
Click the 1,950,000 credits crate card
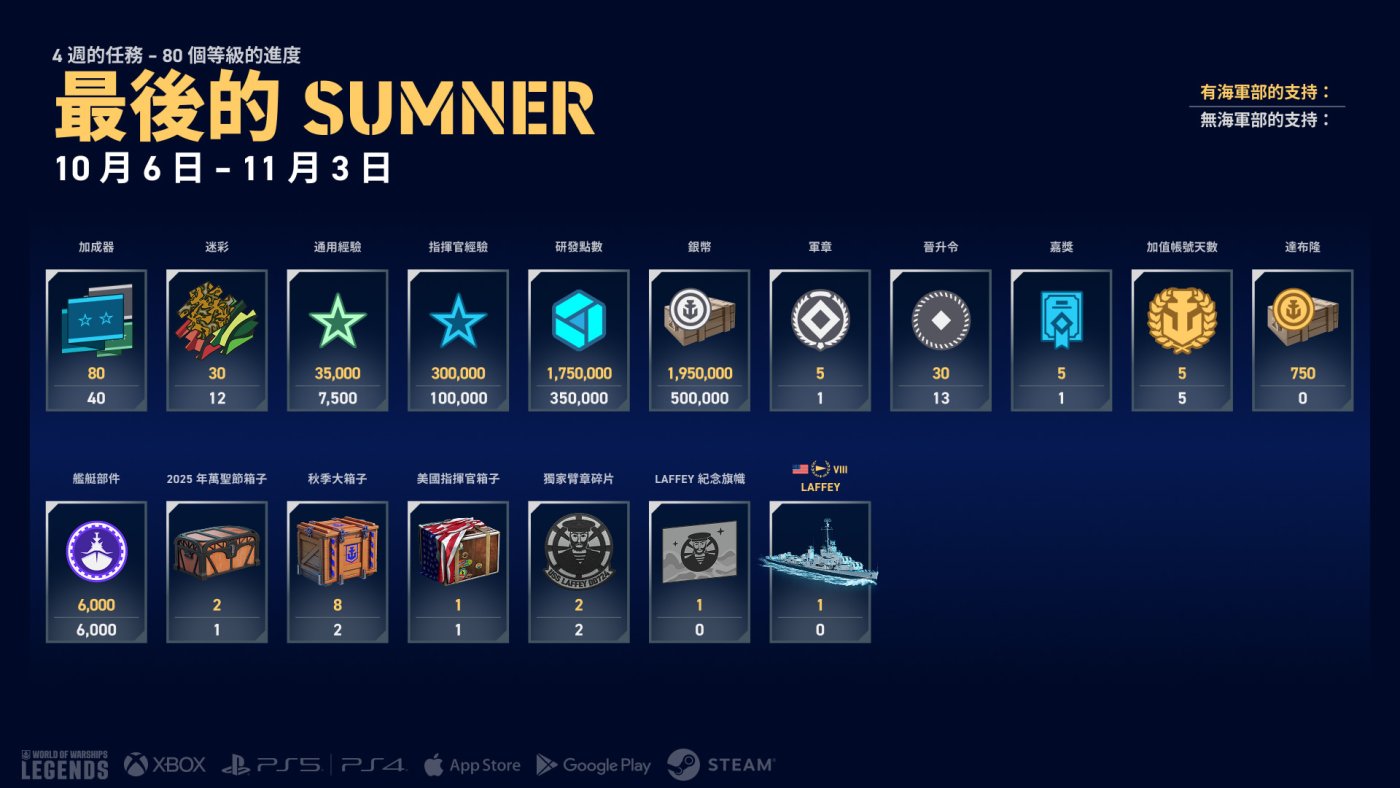click(699, 340)
